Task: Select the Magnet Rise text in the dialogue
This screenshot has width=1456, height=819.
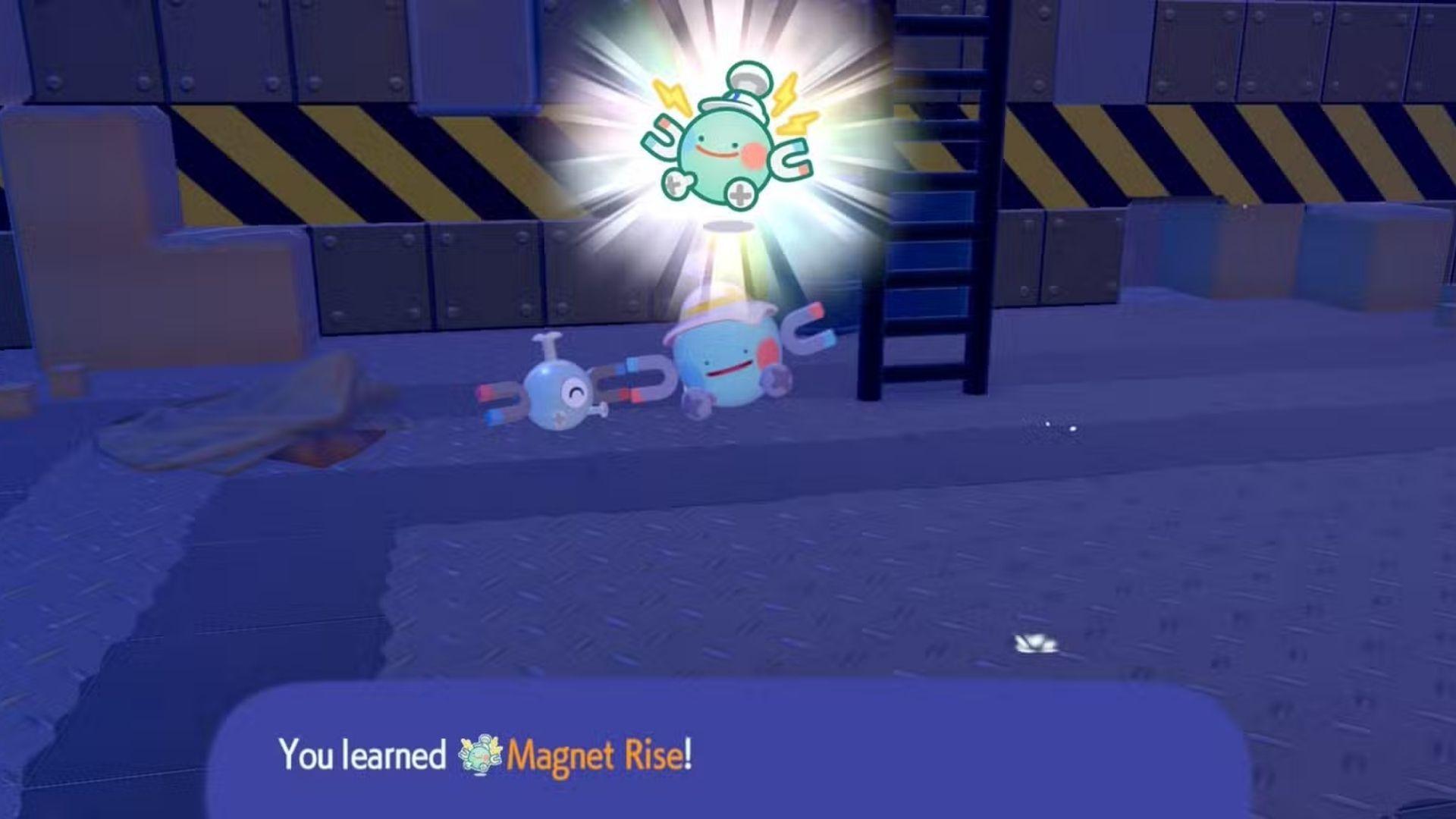Action: (599, 756)
